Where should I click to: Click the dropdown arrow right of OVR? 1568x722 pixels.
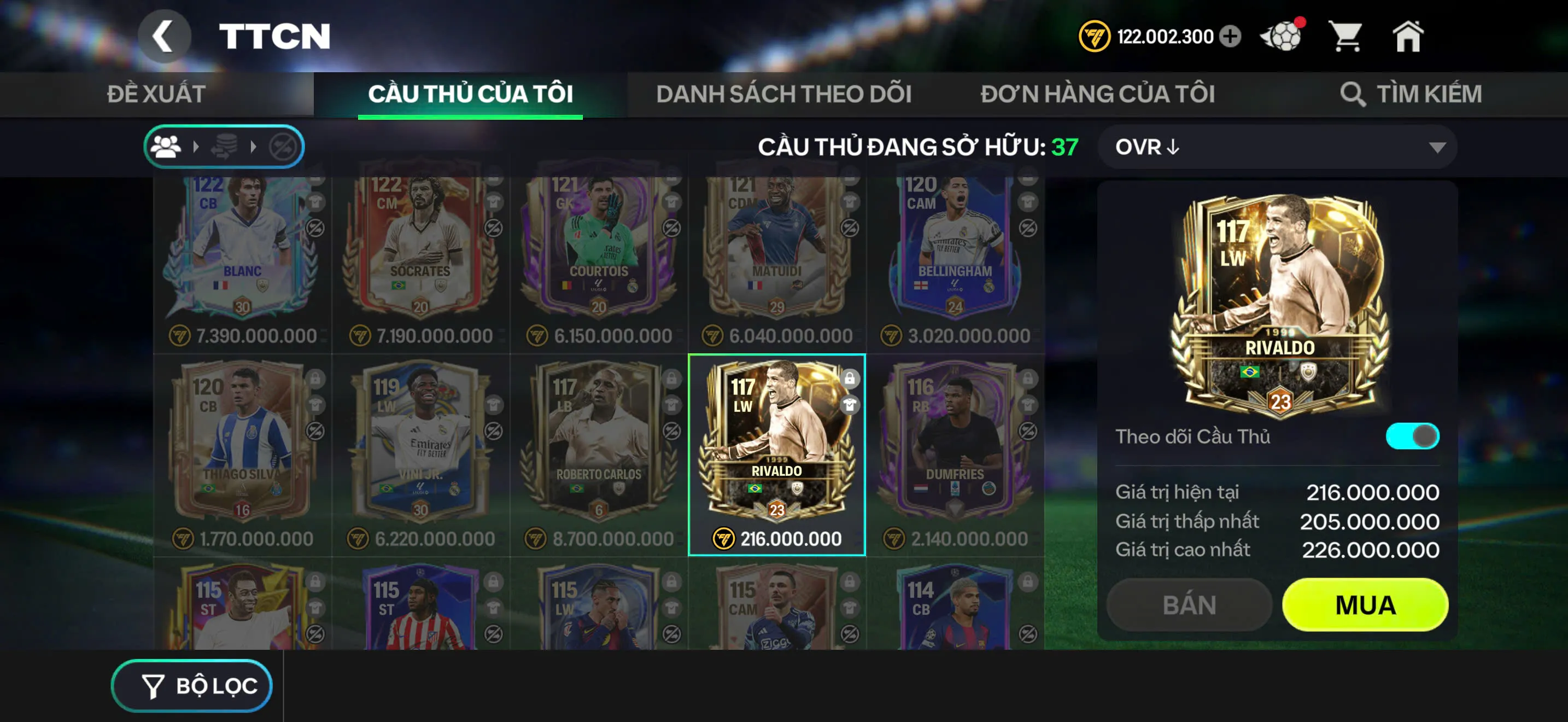click(1438, 147)
